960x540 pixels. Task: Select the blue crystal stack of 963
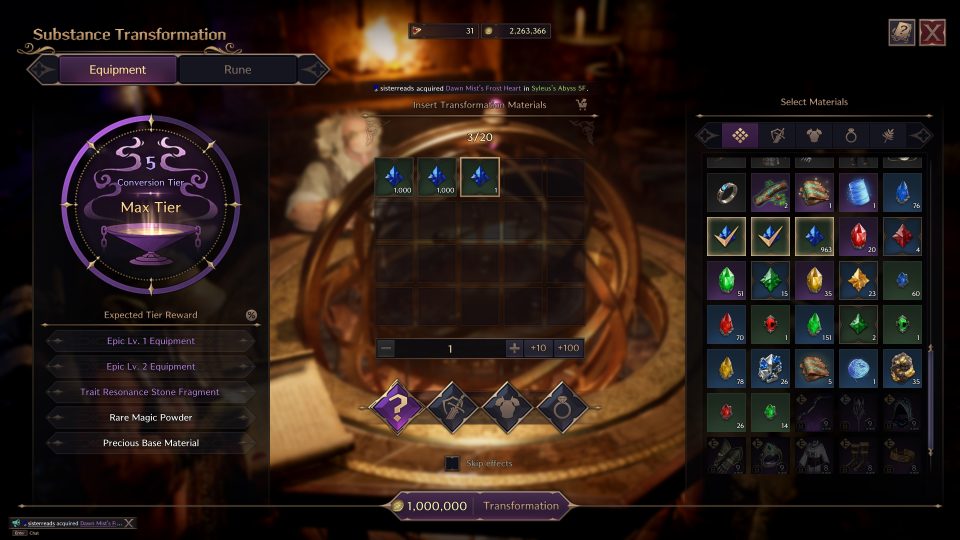814,236
